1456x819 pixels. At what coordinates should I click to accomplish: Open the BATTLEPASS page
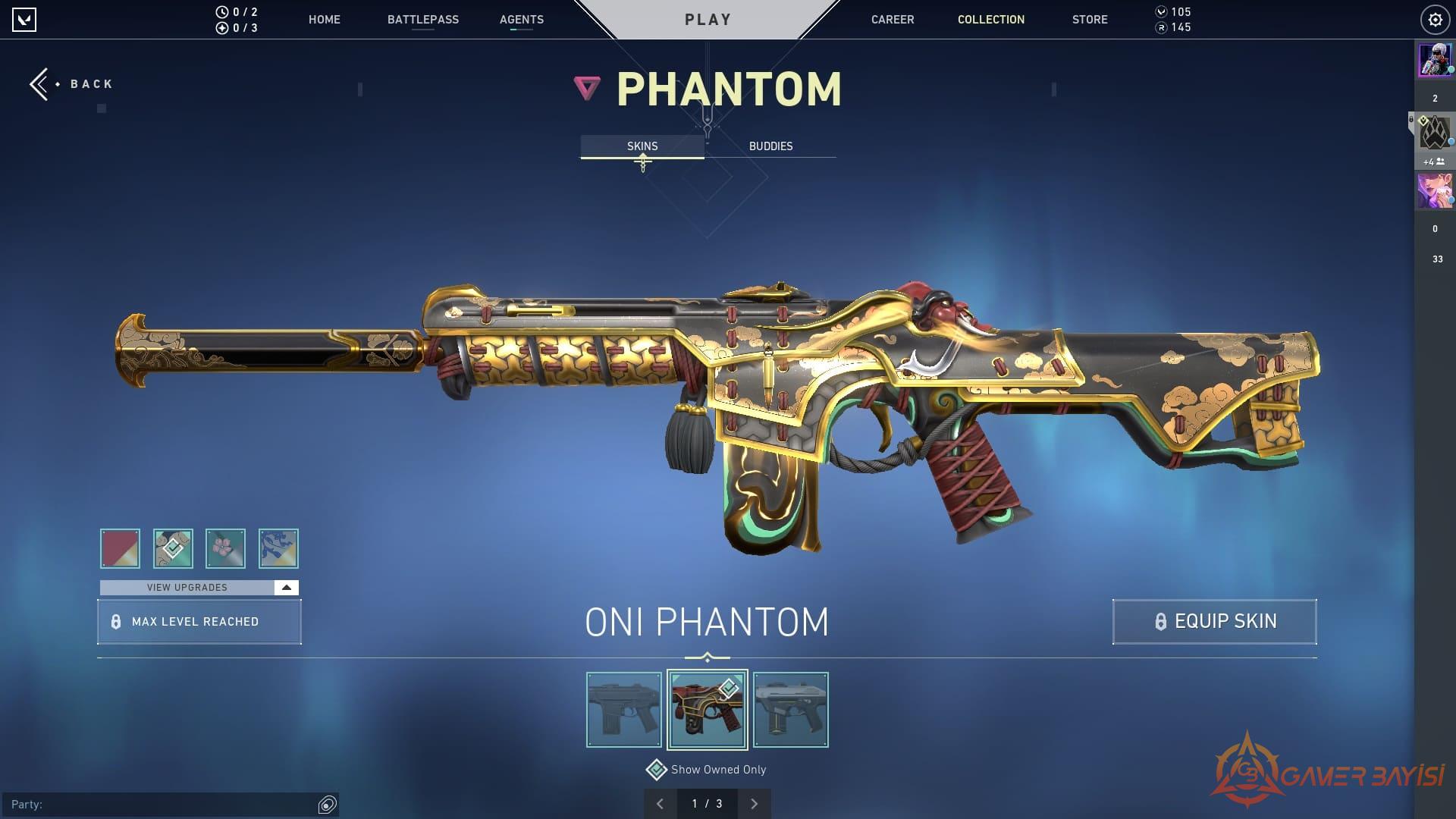pyautogui.click(x=422, y=20)
